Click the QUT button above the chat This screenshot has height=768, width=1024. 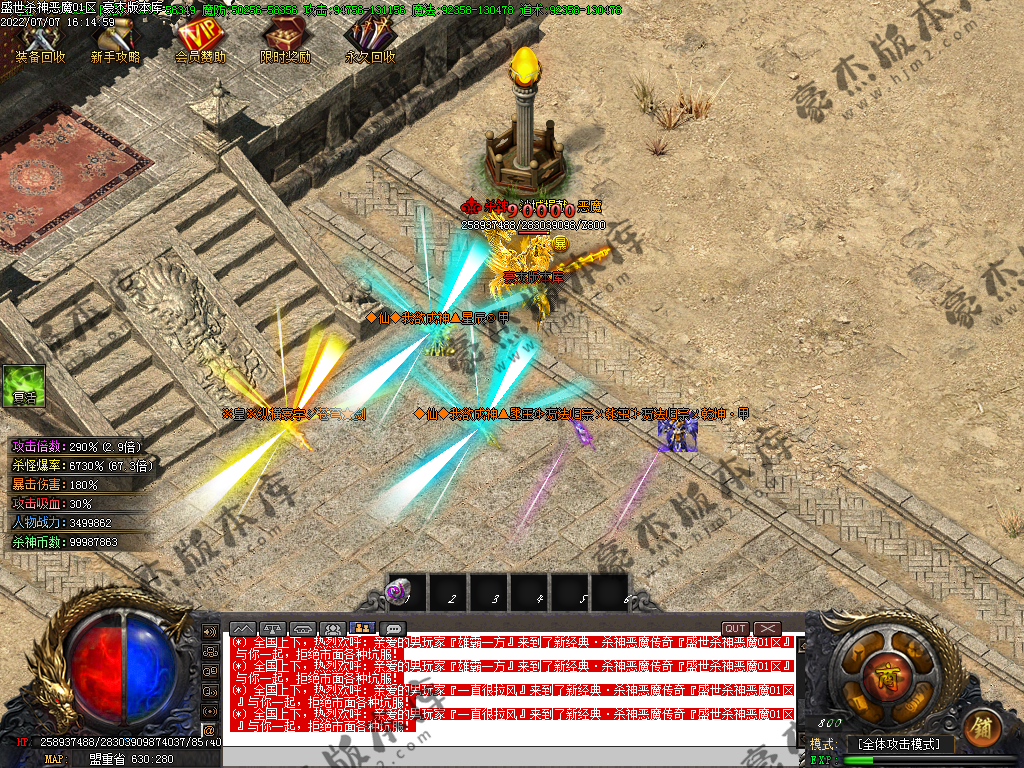(x=735, y=628)
